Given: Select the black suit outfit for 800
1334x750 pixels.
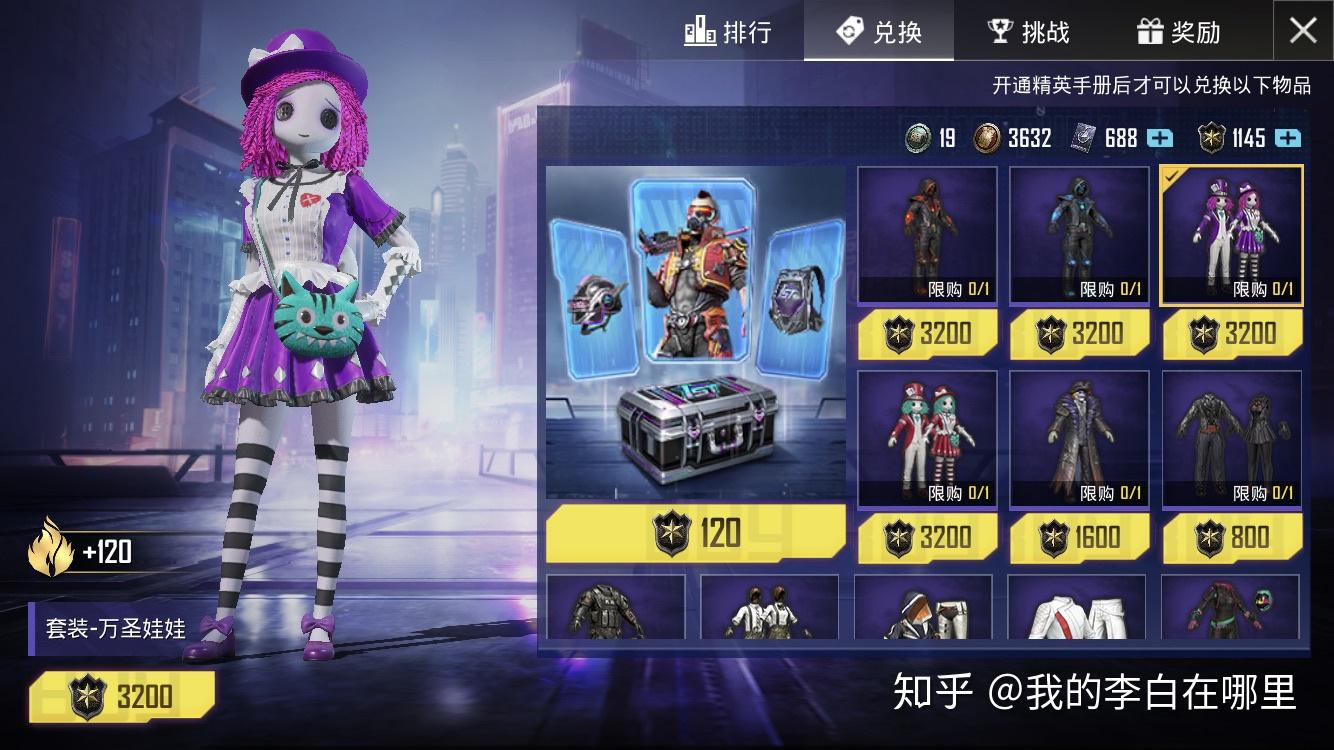Looking at the screenshot, I should pos(1231,438).
